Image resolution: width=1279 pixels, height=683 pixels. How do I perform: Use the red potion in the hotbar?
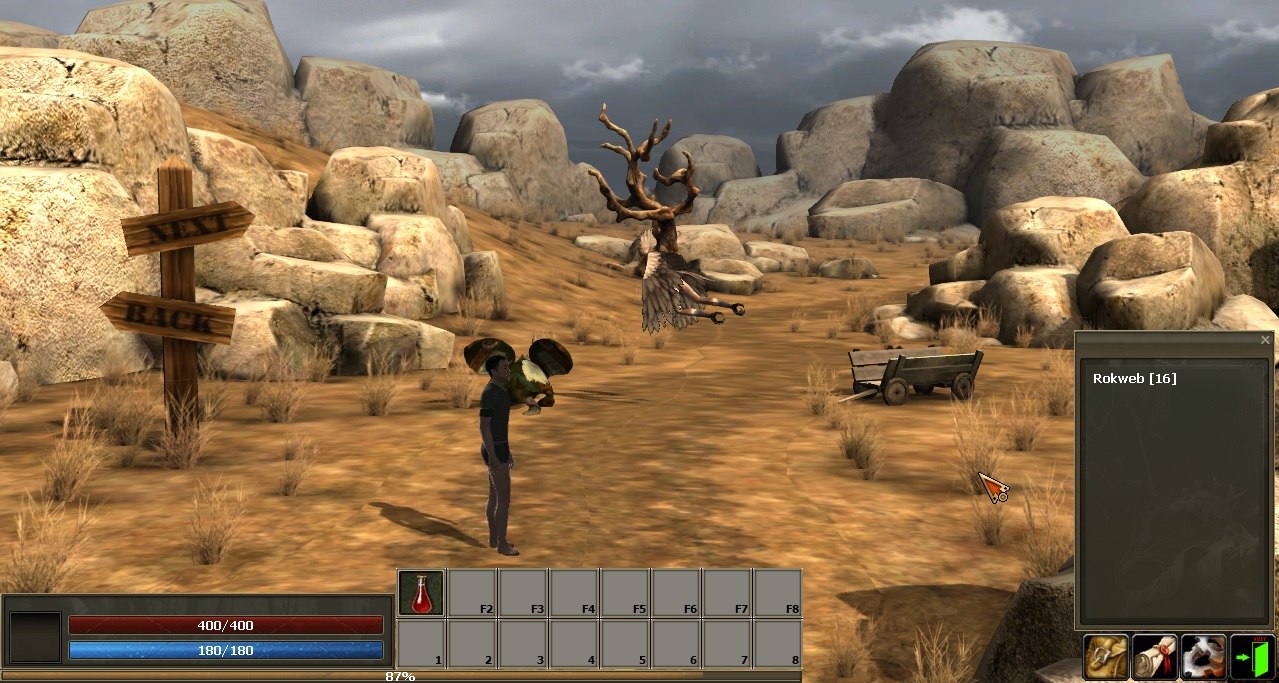tap(421, 593)
